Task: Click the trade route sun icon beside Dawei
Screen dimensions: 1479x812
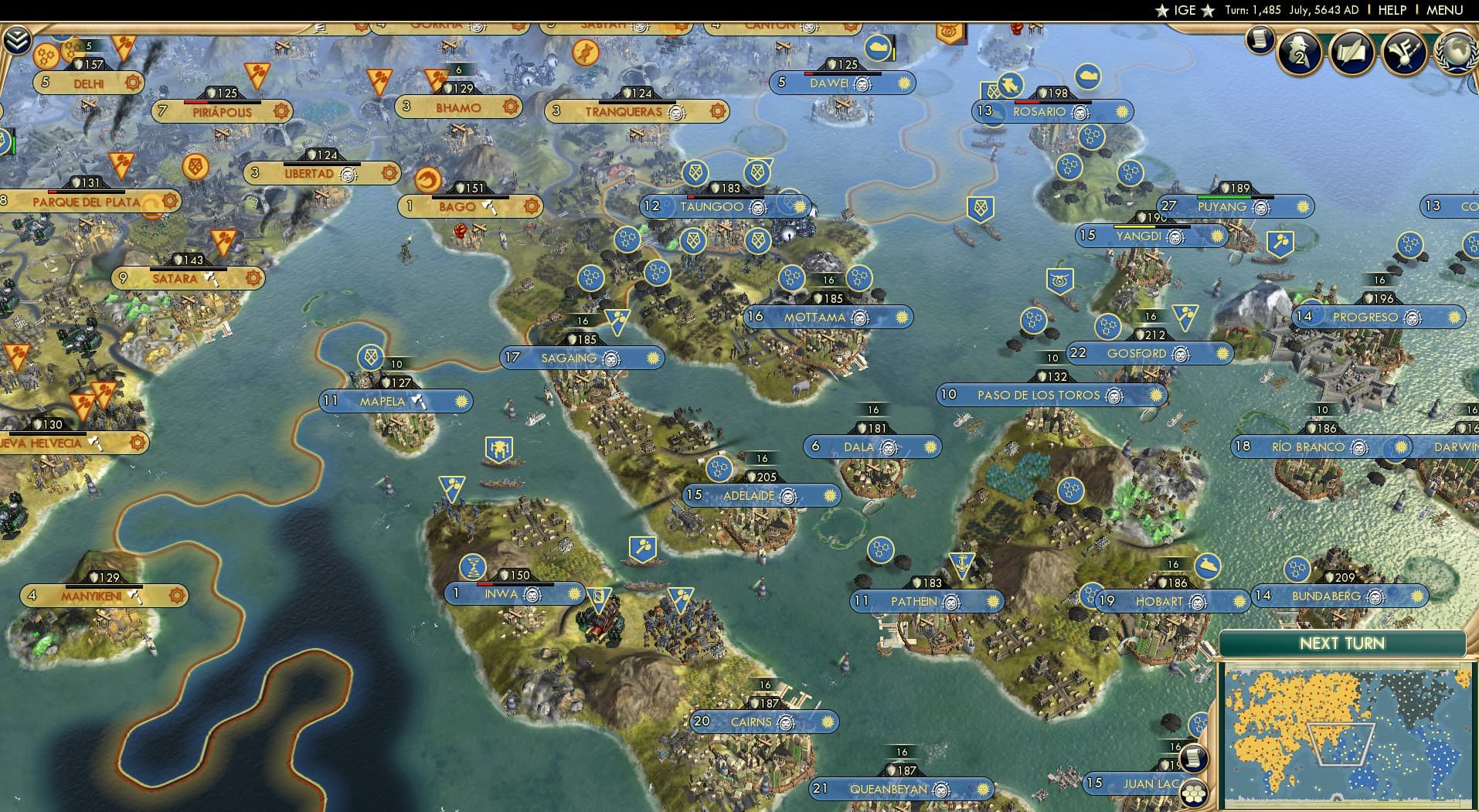Action: click(x=906, y=83)
